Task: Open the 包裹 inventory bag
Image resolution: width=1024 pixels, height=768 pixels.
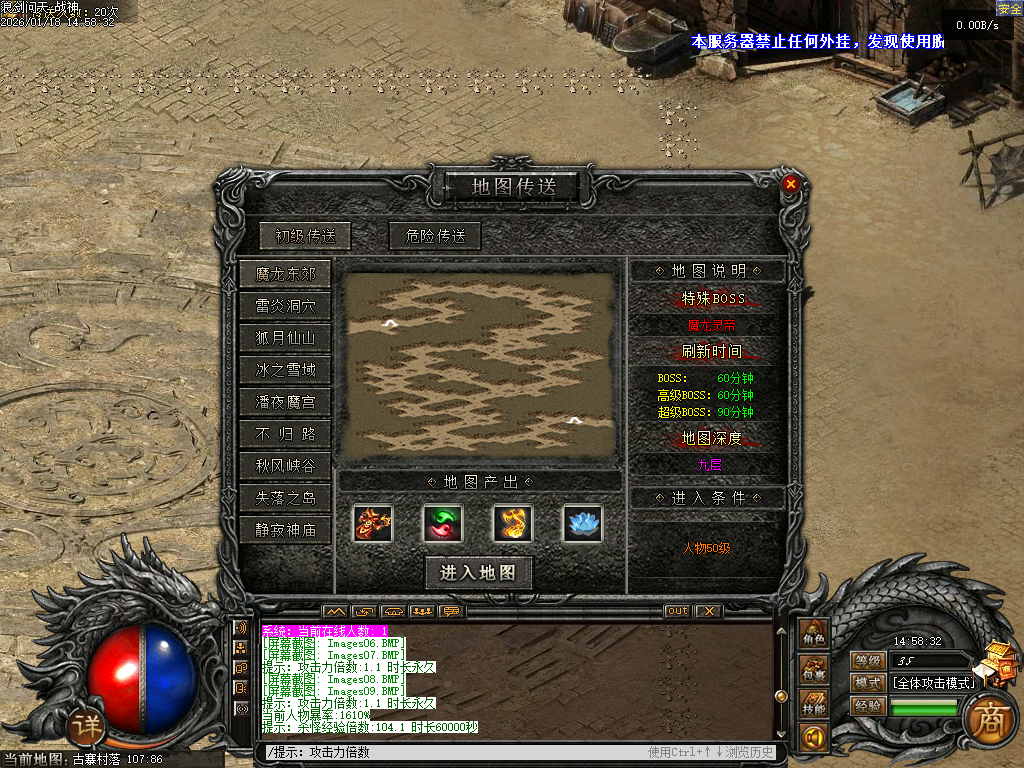Action: click(813, 671)
